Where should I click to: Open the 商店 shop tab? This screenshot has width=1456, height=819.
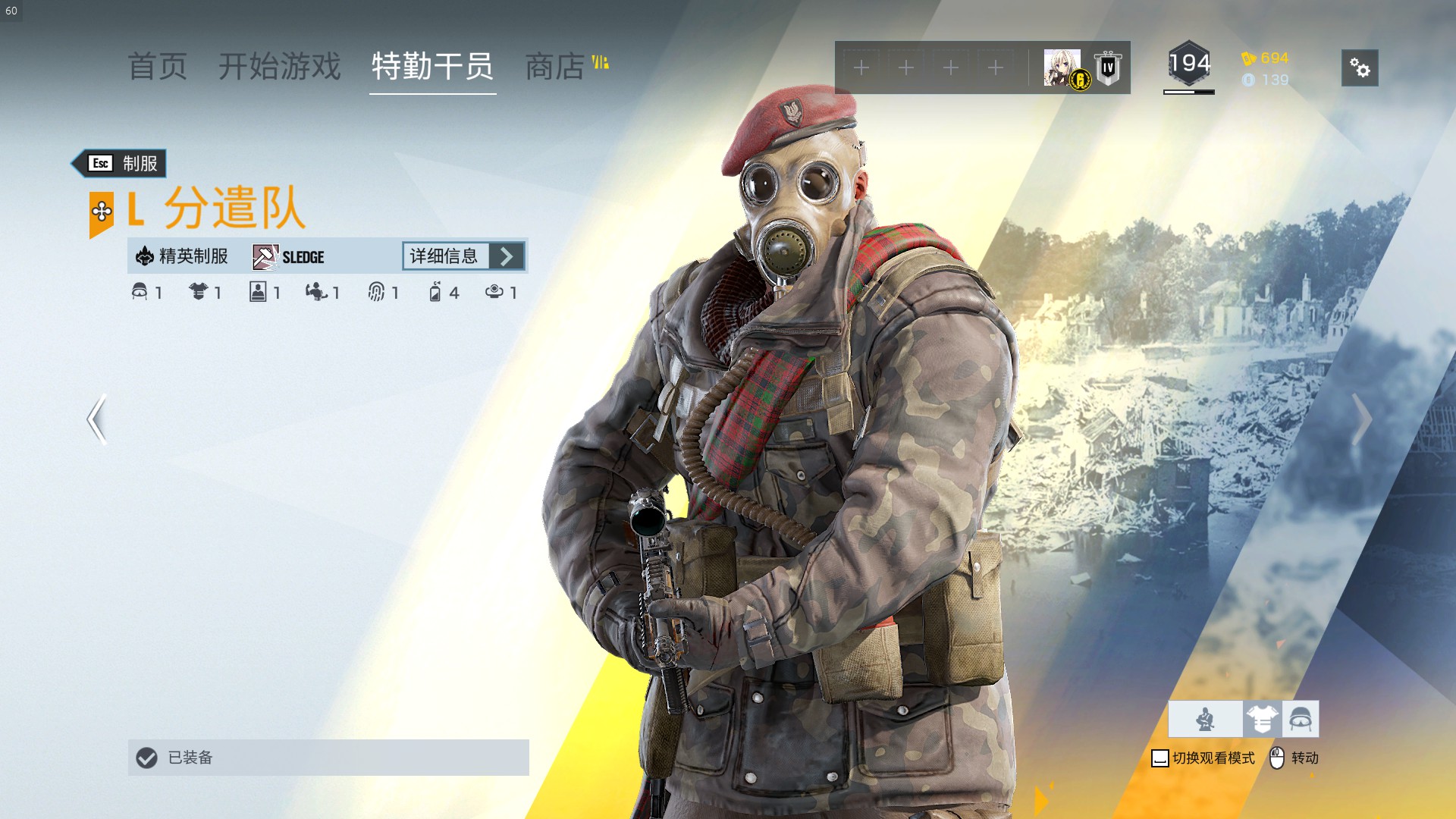pos(555,67)
